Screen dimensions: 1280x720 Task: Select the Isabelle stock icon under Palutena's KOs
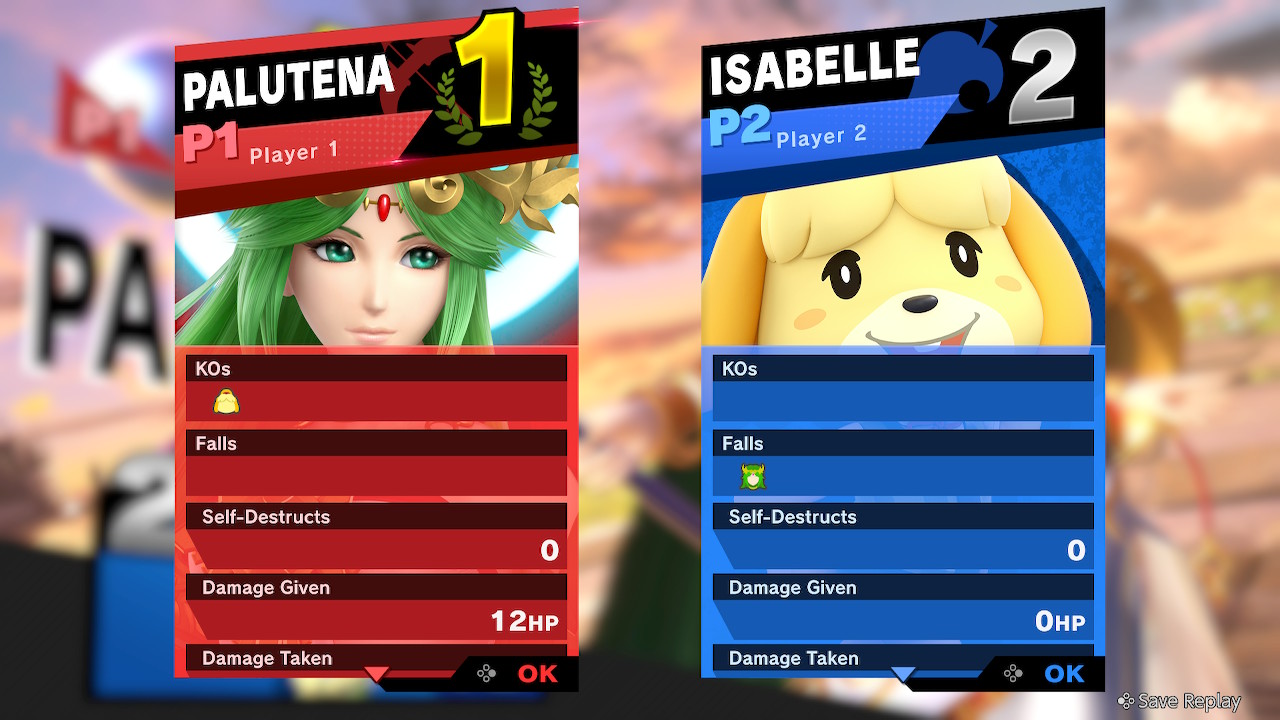coord(227,402)
